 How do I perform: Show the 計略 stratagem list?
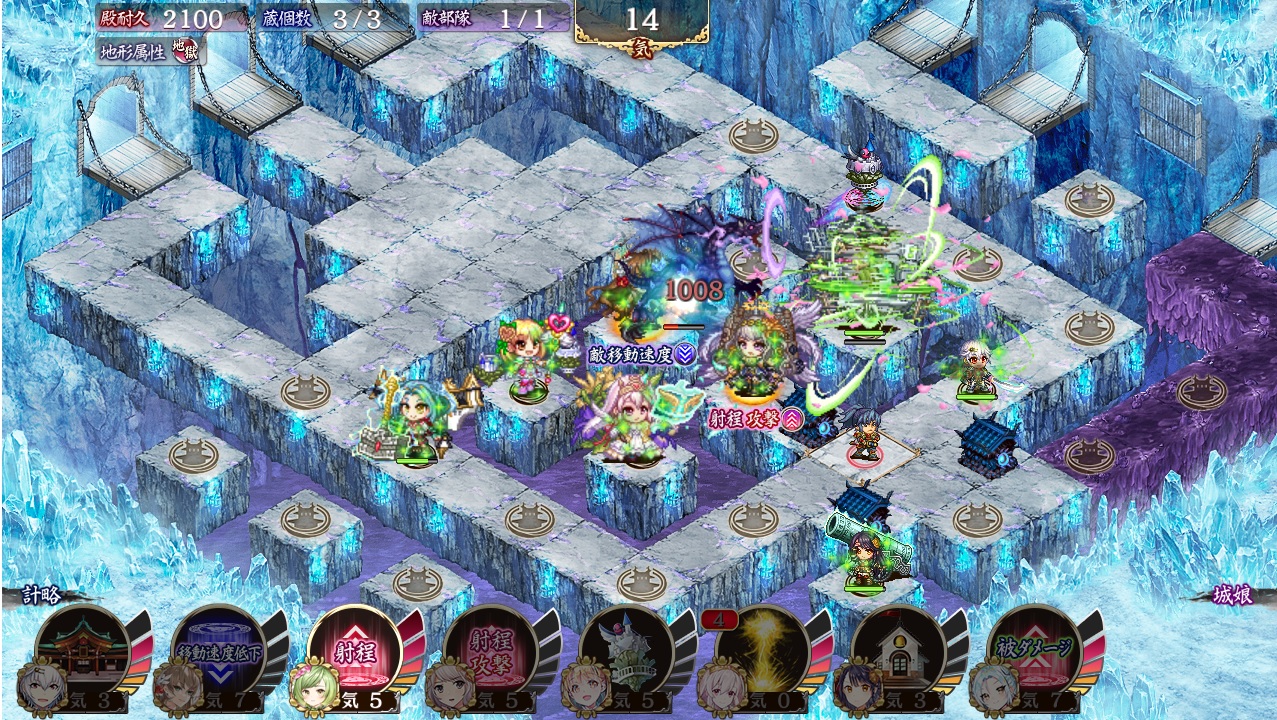42,594
